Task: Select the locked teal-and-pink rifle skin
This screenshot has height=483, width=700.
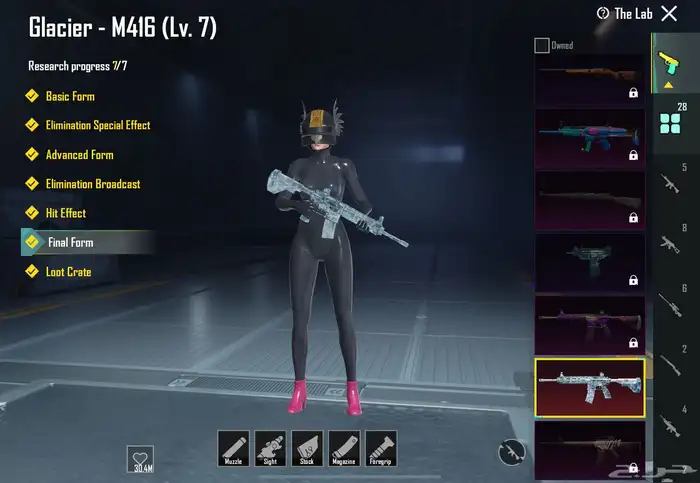Action: click(590, 138)
